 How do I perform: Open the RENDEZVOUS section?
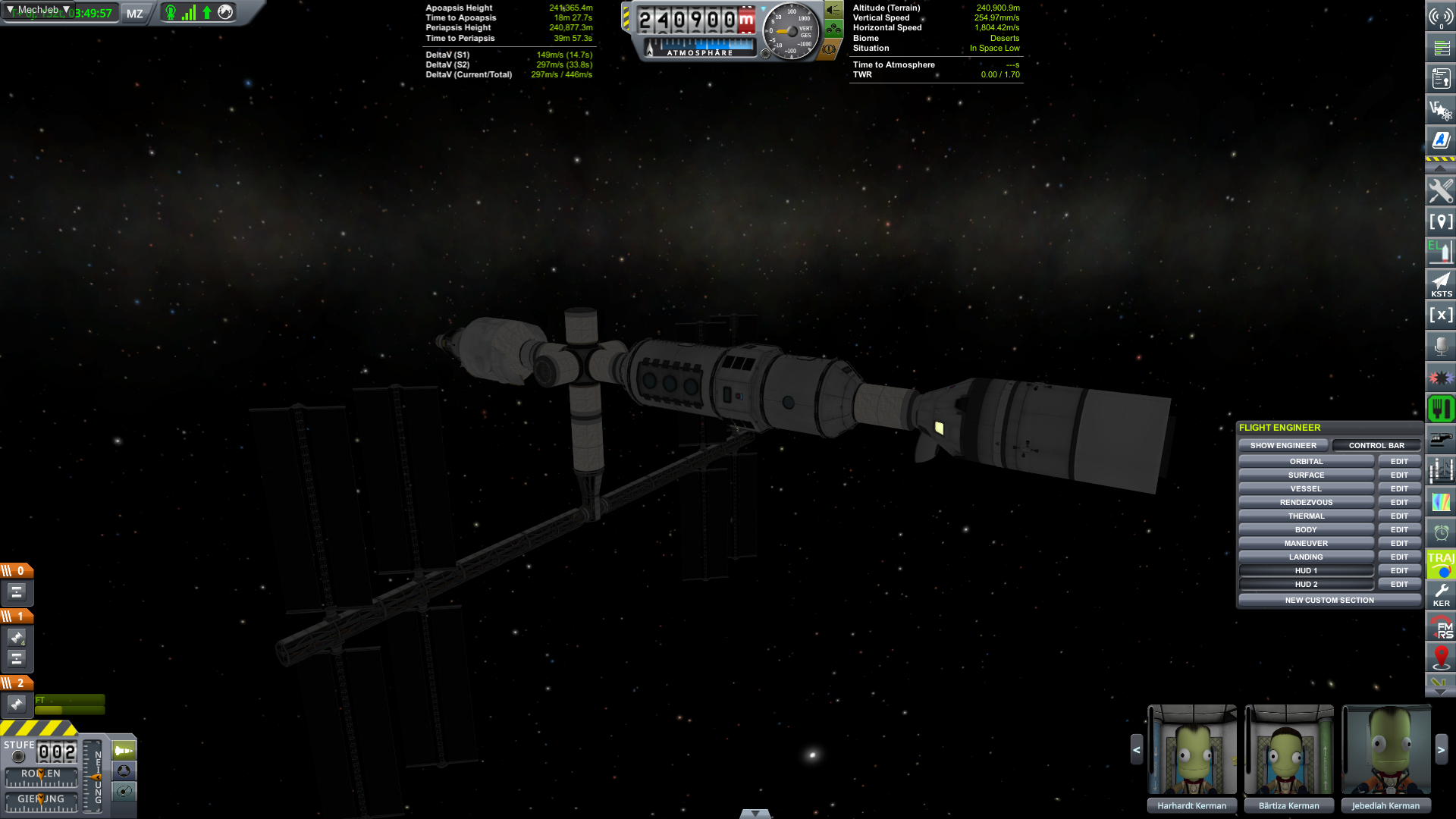click(1306, 503)
